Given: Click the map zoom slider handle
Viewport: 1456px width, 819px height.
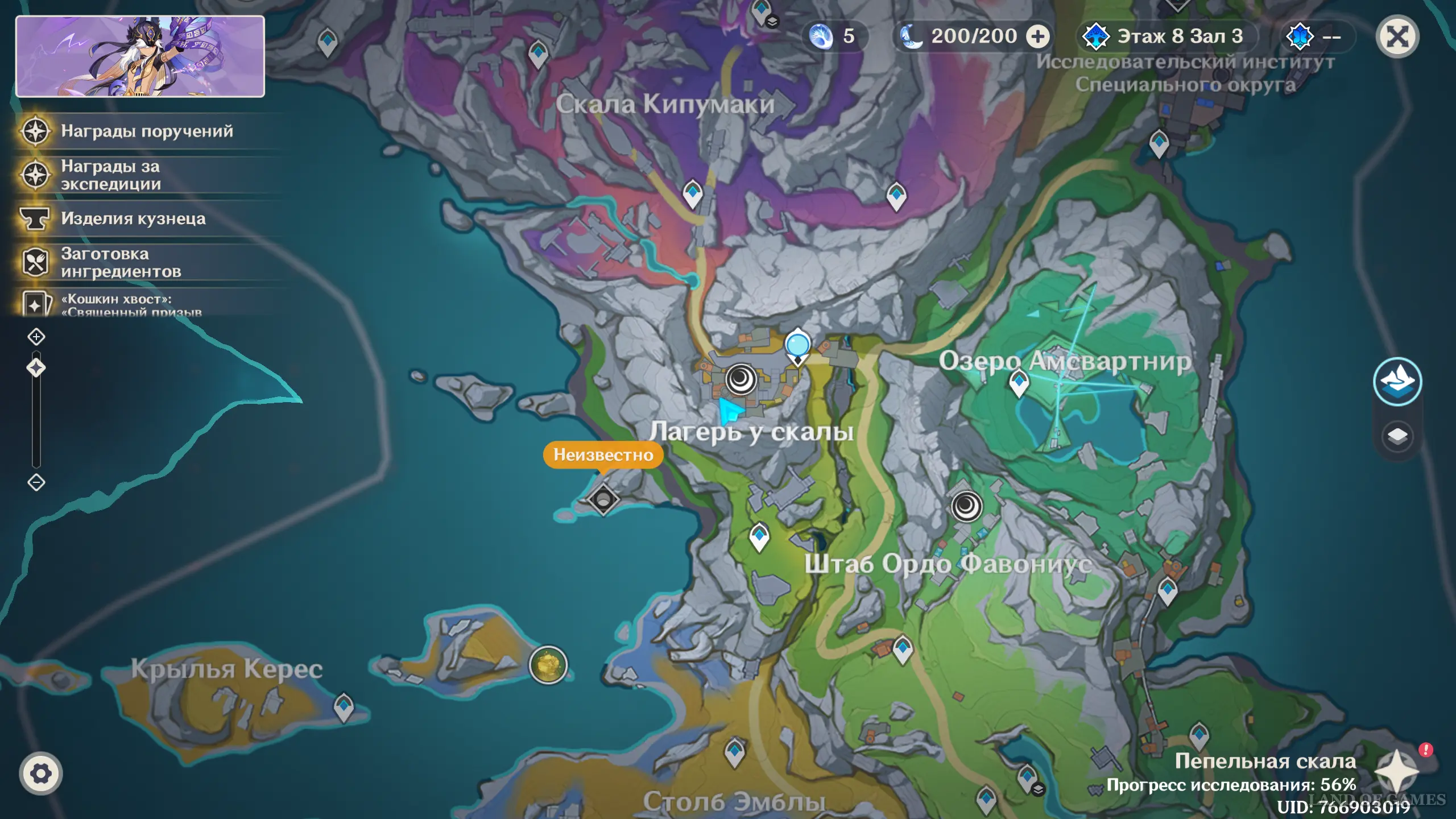Looking at the screenshot, I should (36, 368).
